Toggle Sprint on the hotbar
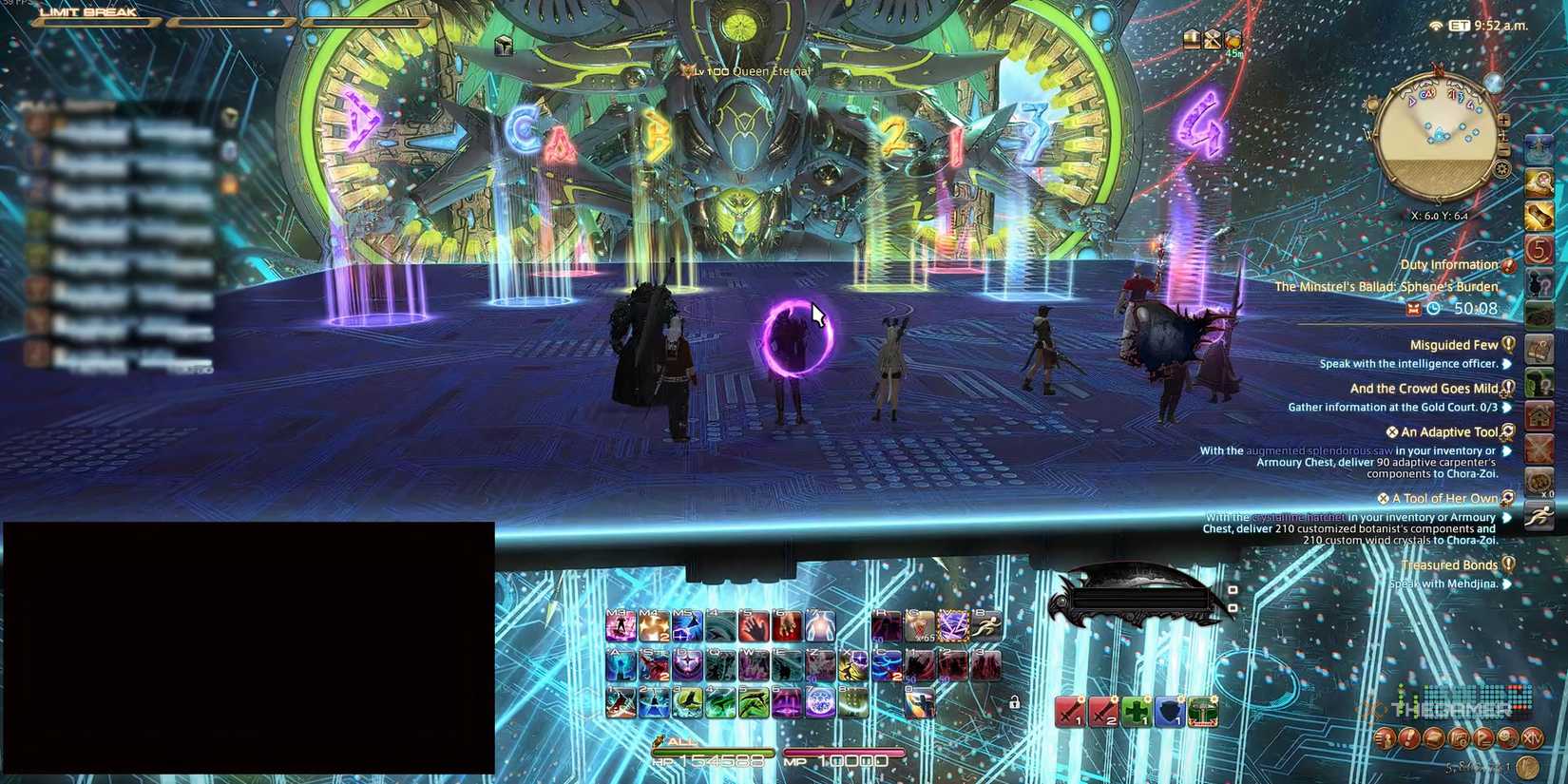This screenshot has width=1568, height=784. pos(985,625)
